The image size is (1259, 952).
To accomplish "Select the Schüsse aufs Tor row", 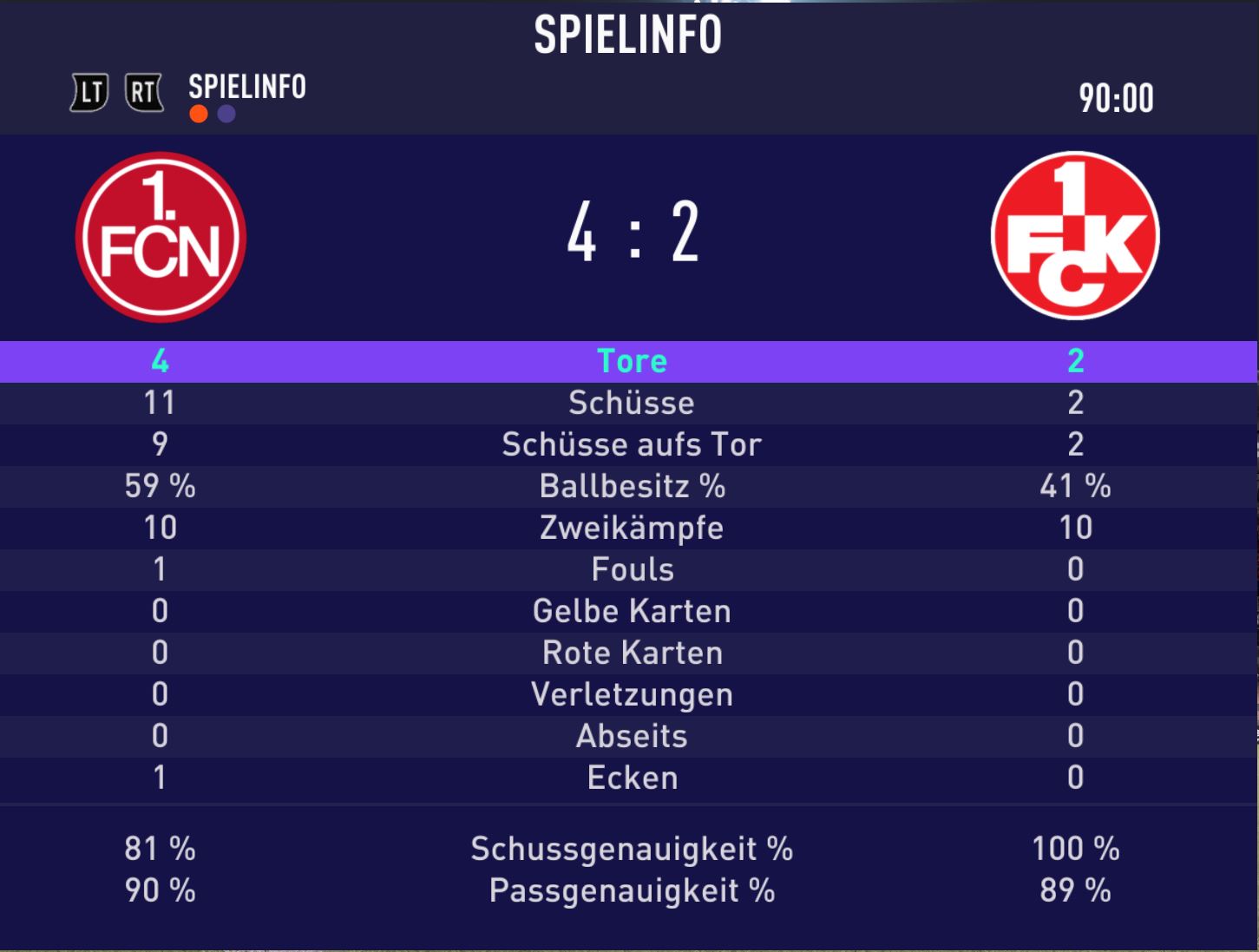I will (631, 444).
